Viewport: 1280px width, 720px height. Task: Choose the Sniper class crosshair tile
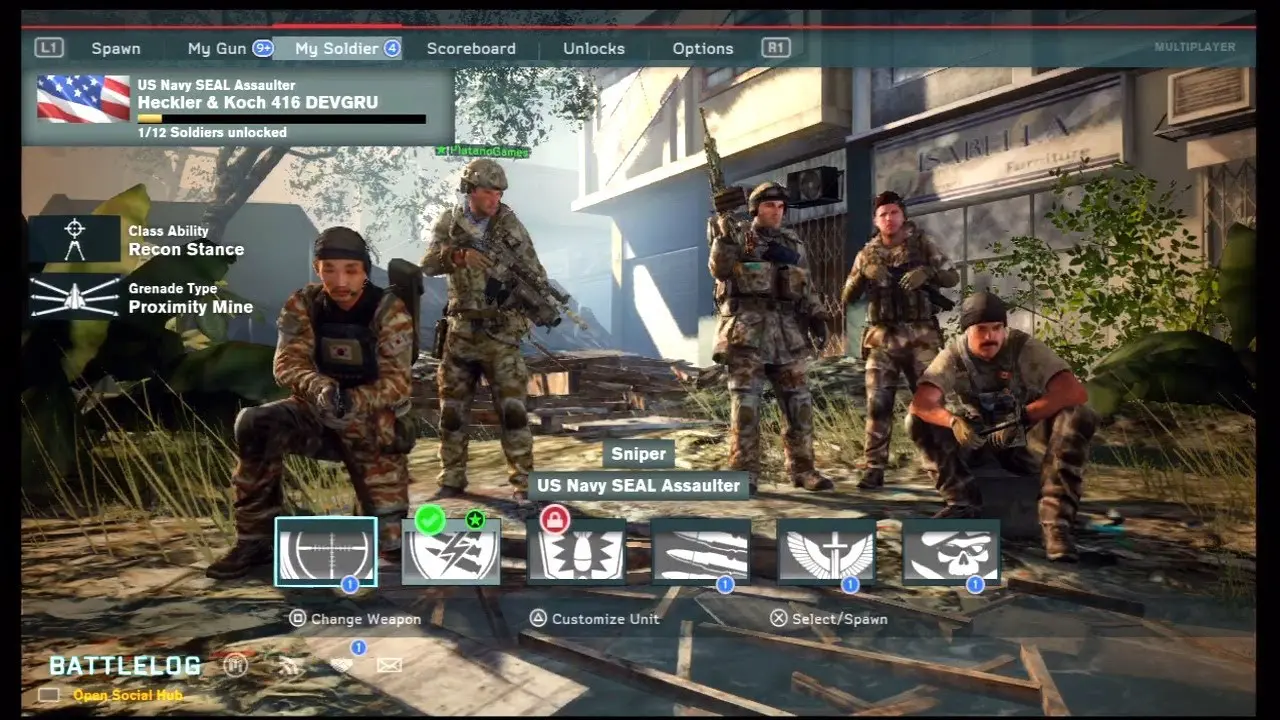[x=326, y=551]
